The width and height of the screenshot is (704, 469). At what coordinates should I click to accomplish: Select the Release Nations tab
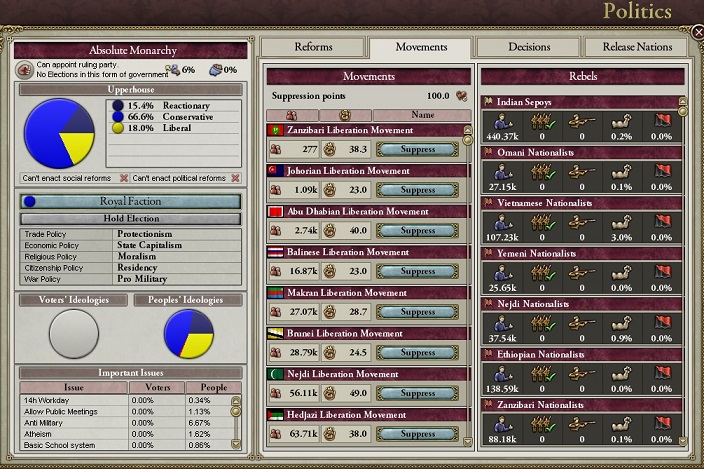click(x=636, y=47)
